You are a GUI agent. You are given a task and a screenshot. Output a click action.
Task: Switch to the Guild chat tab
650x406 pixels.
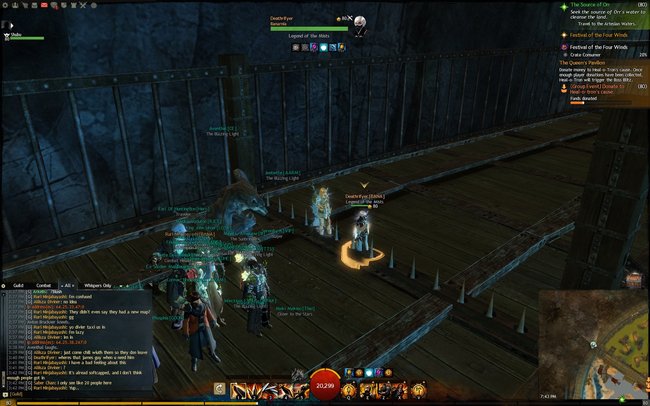point(18,285)
